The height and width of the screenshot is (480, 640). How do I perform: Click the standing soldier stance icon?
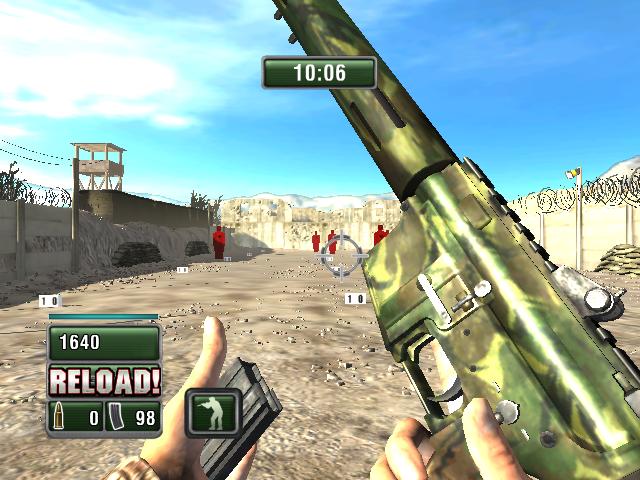tap(214, 410)
